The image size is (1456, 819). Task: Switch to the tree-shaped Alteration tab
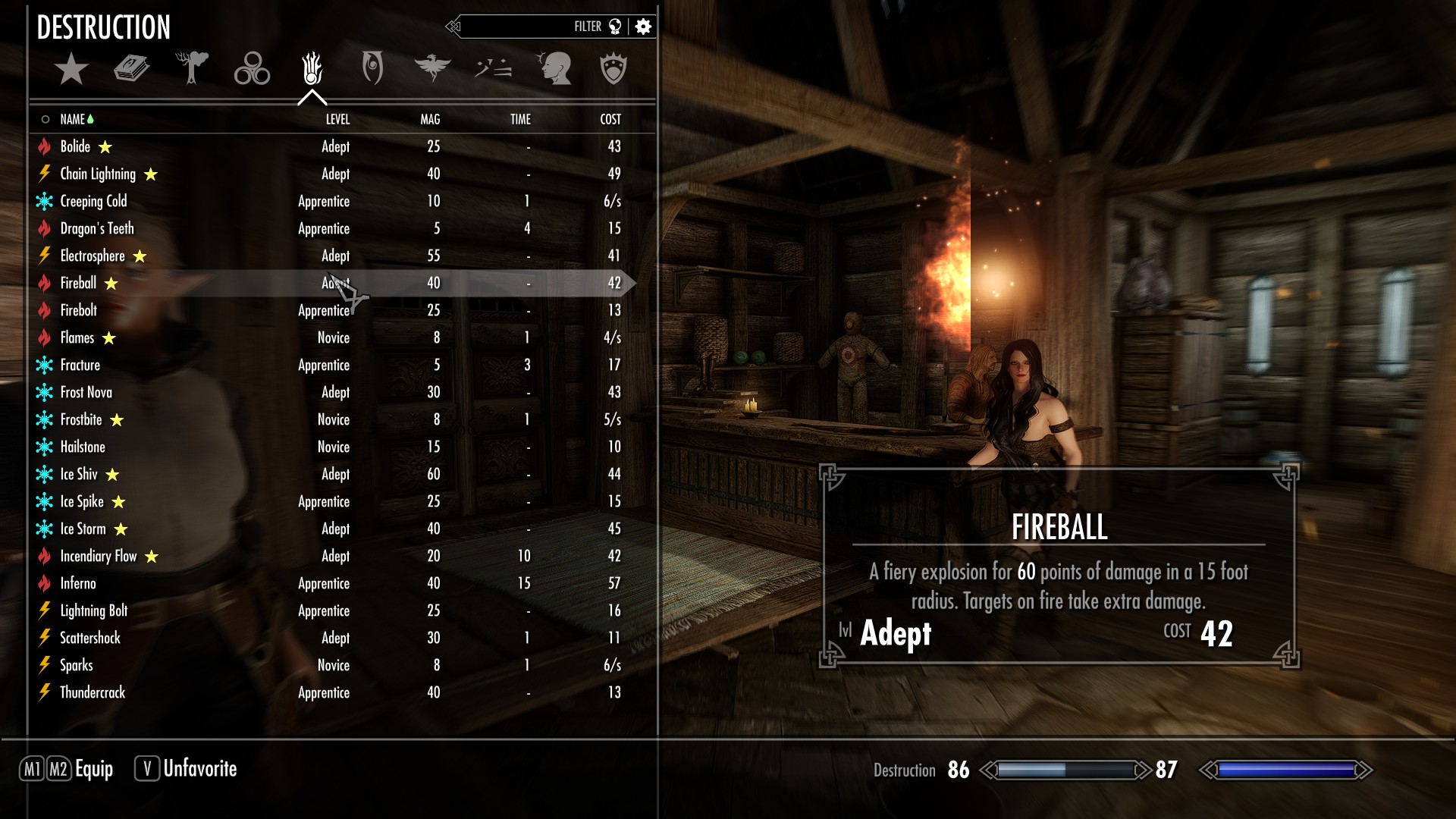(192, 68)
